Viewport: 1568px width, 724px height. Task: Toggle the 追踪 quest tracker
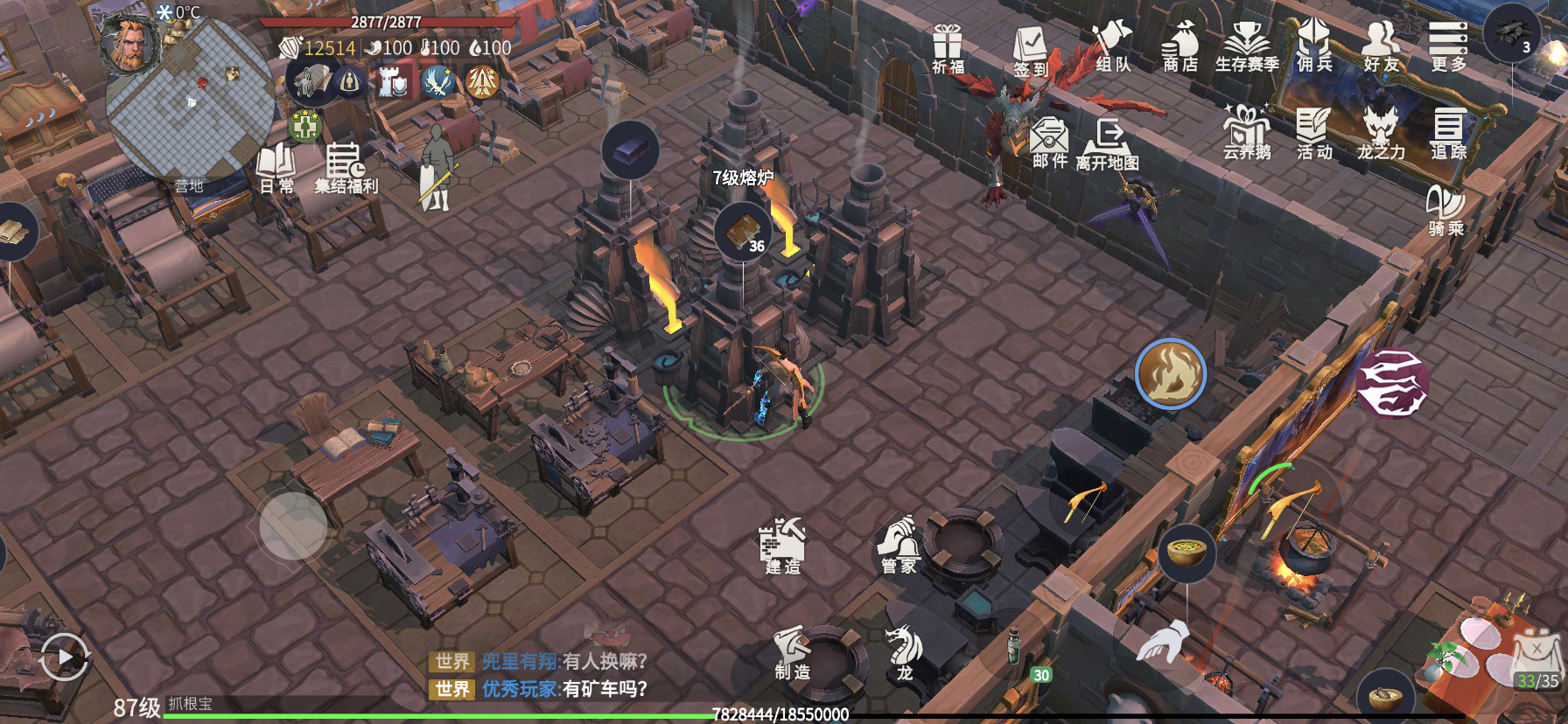(1448, 134)
